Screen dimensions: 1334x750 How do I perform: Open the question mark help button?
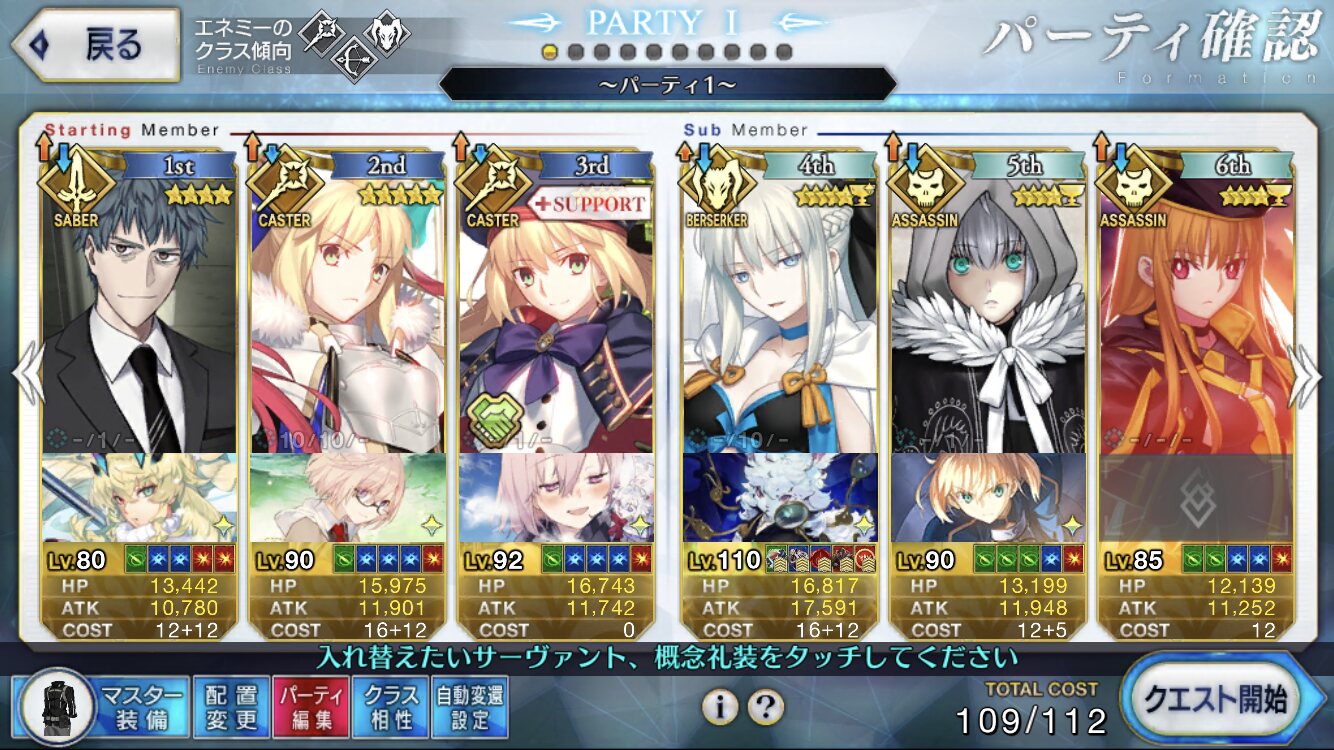click(765, 707)
